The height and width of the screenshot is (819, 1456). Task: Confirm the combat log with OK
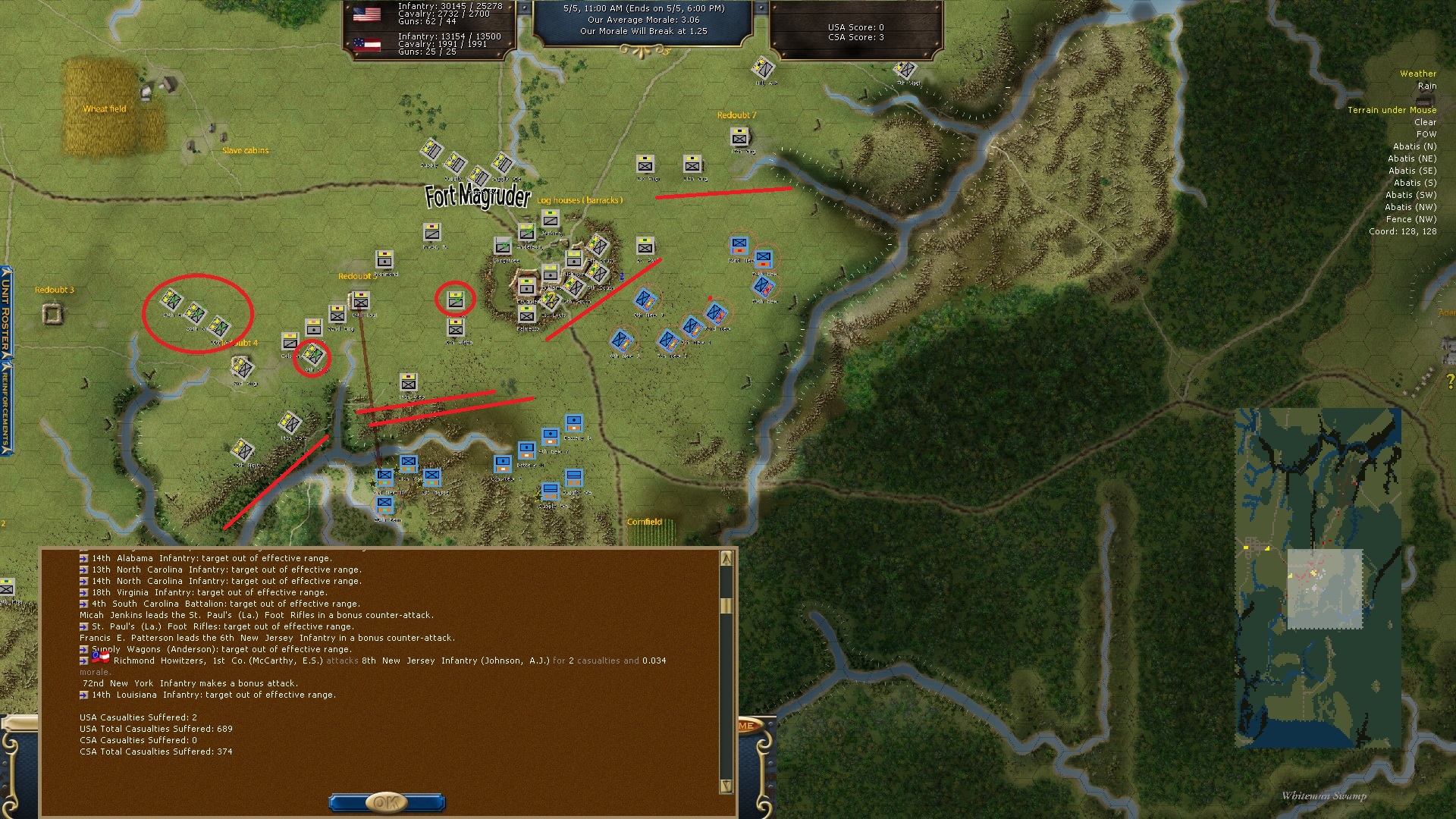point(386,802)
